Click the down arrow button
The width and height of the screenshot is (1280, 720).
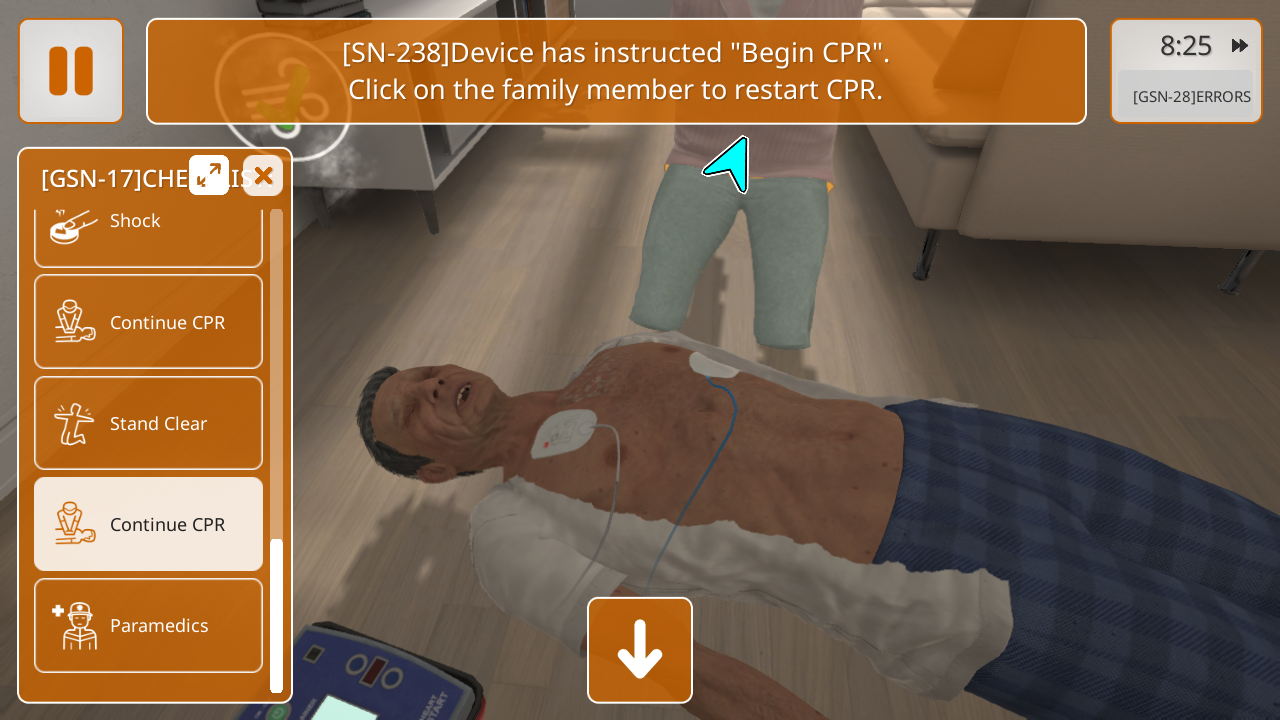pos(640,650)
